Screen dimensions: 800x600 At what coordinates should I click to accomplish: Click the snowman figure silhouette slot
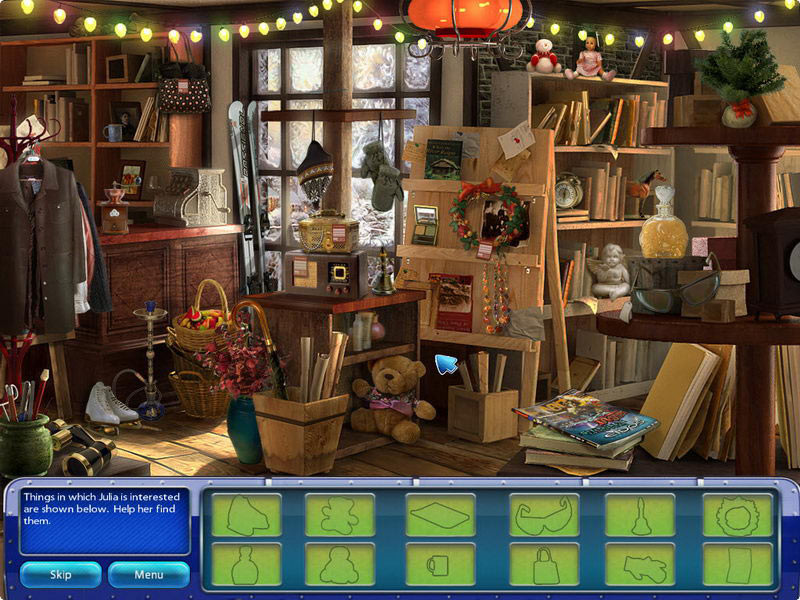pos(340,565)
